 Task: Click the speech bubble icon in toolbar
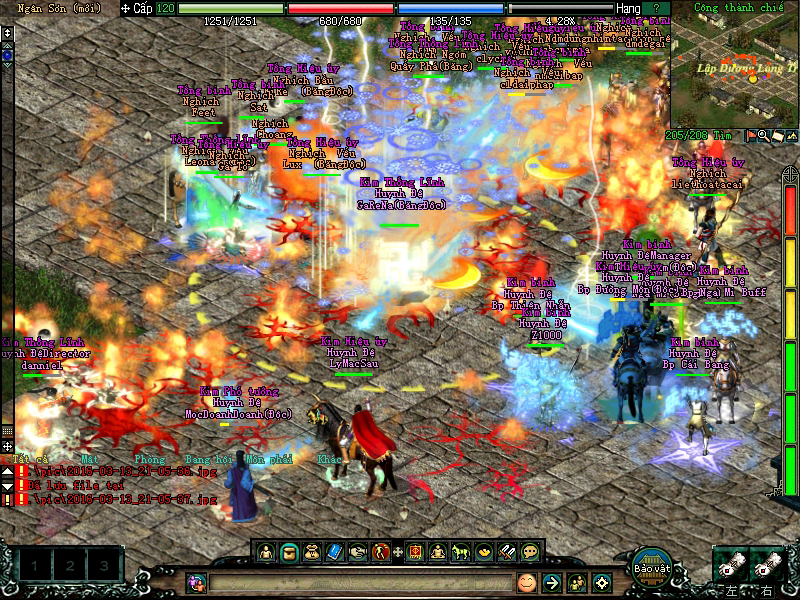[530, 551]
